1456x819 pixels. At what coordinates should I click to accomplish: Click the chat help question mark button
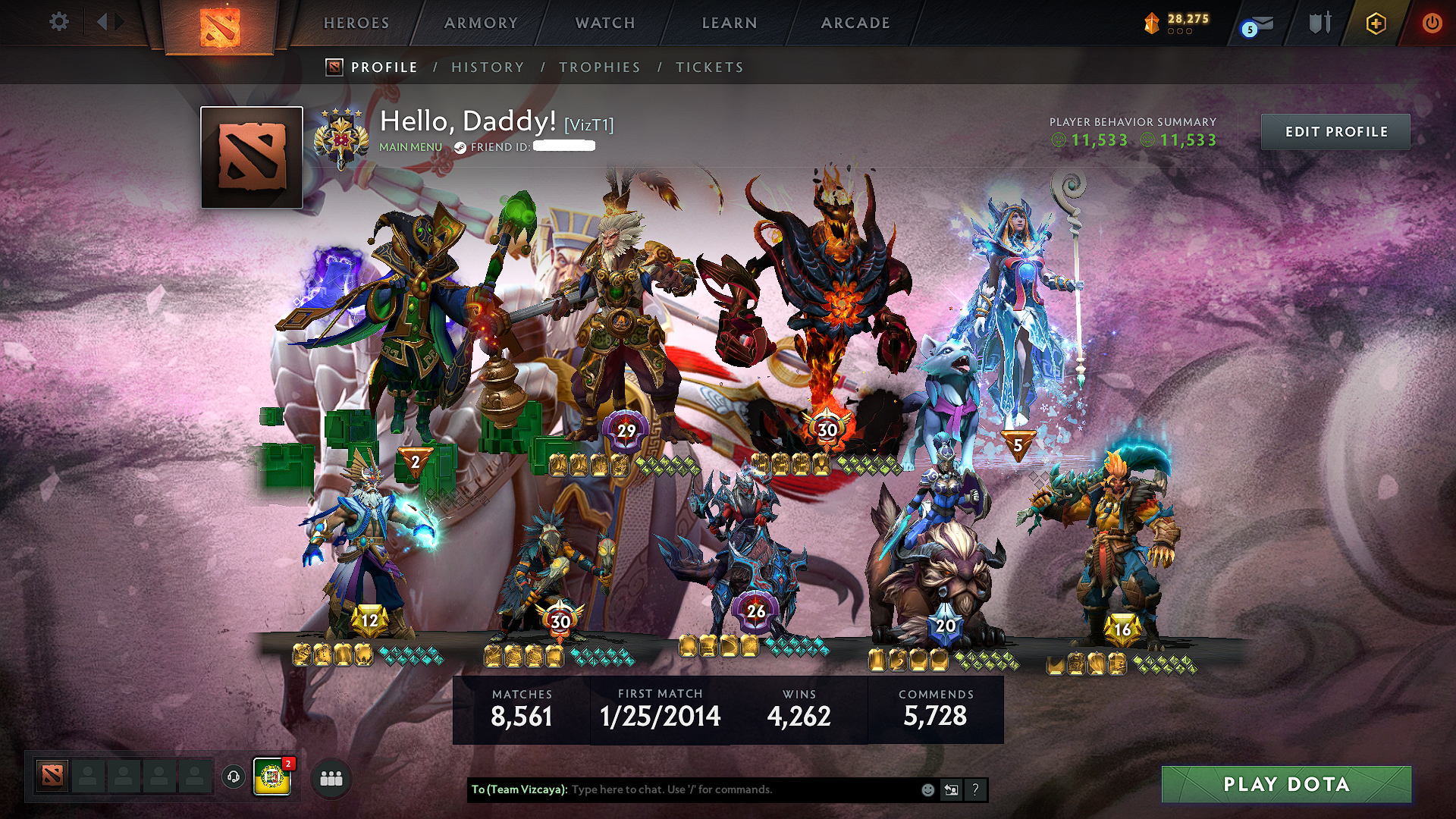pyautogui.click(x=975, y=789)
